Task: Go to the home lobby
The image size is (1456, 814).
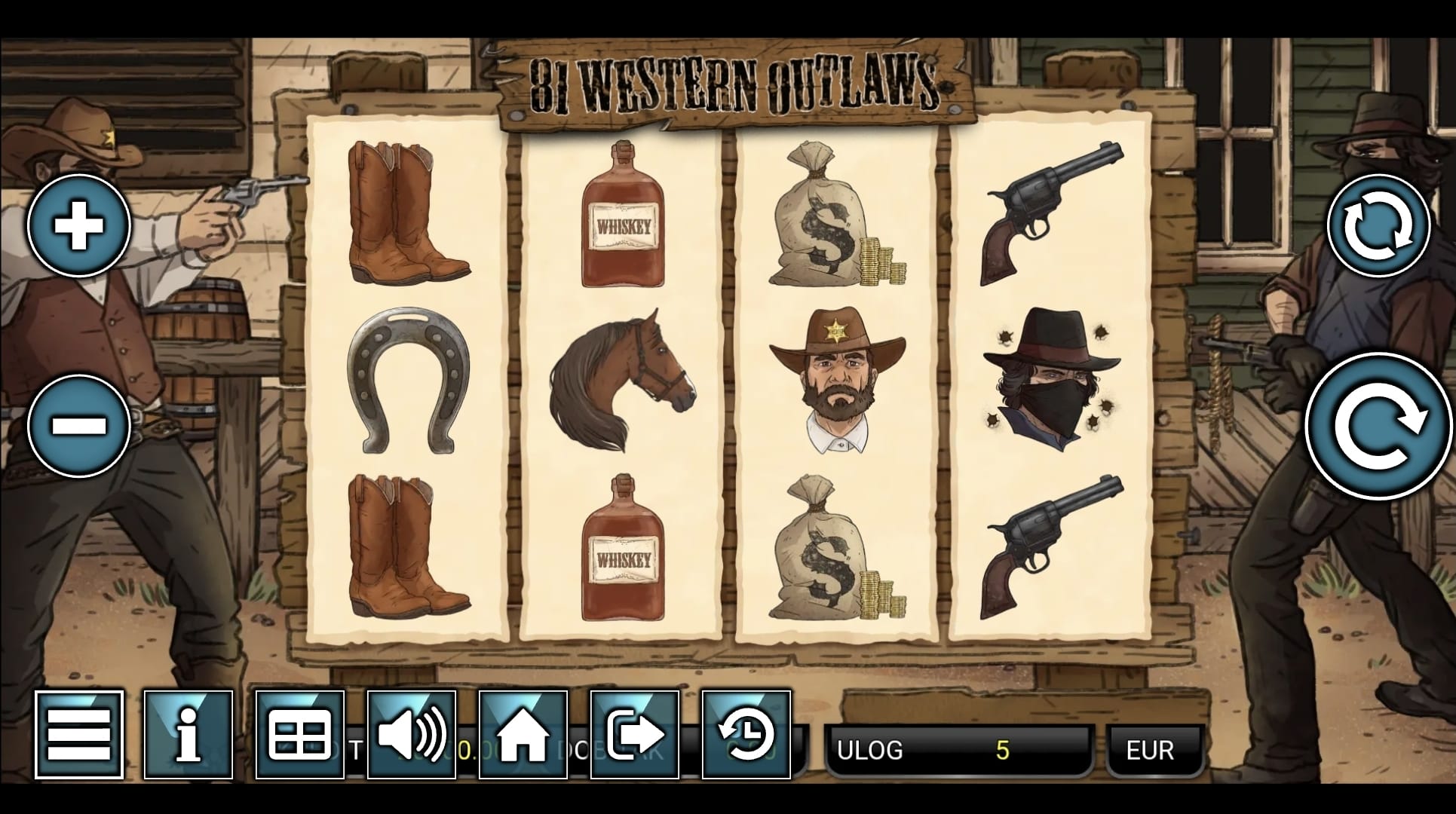Action: click(x=523, y=734)
